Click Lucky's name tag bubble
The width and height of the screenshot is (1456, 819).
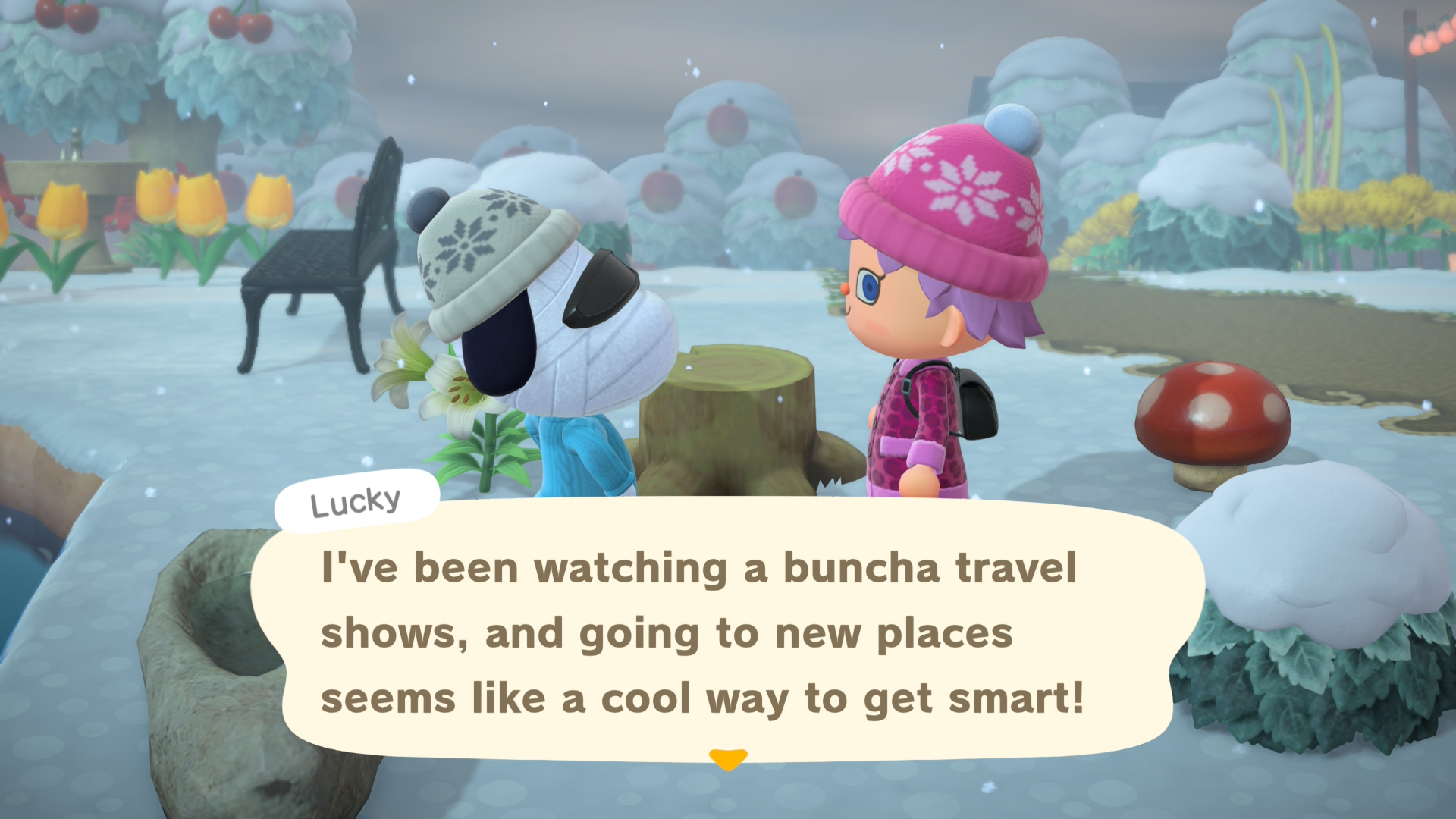356,500
